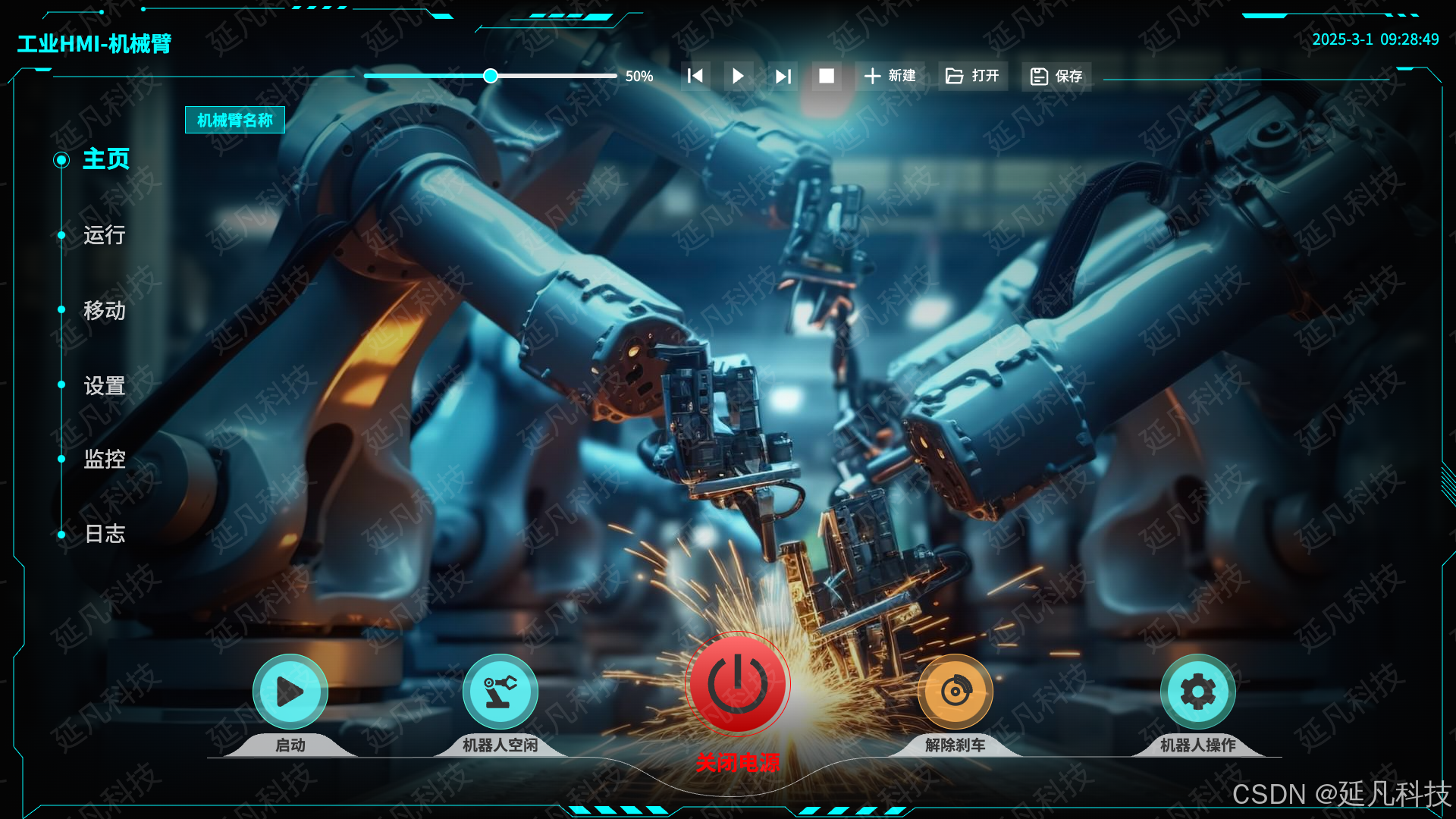Choose 打开 to open a file
The image size is (1456, 819).
click(x=973, y=76)
